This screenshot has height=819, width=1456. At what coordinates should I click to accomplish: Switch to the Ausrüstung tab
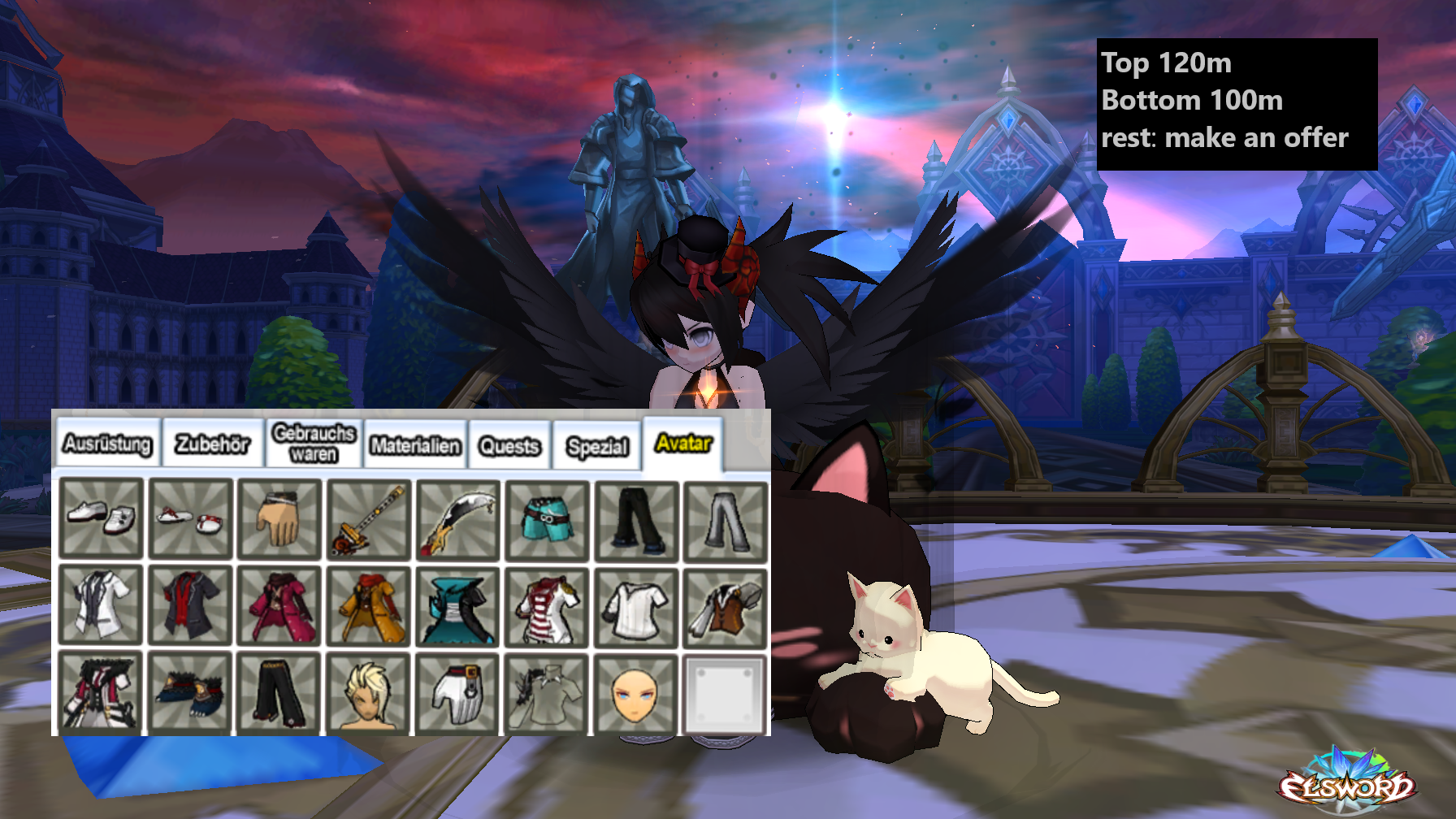[107, 444]
